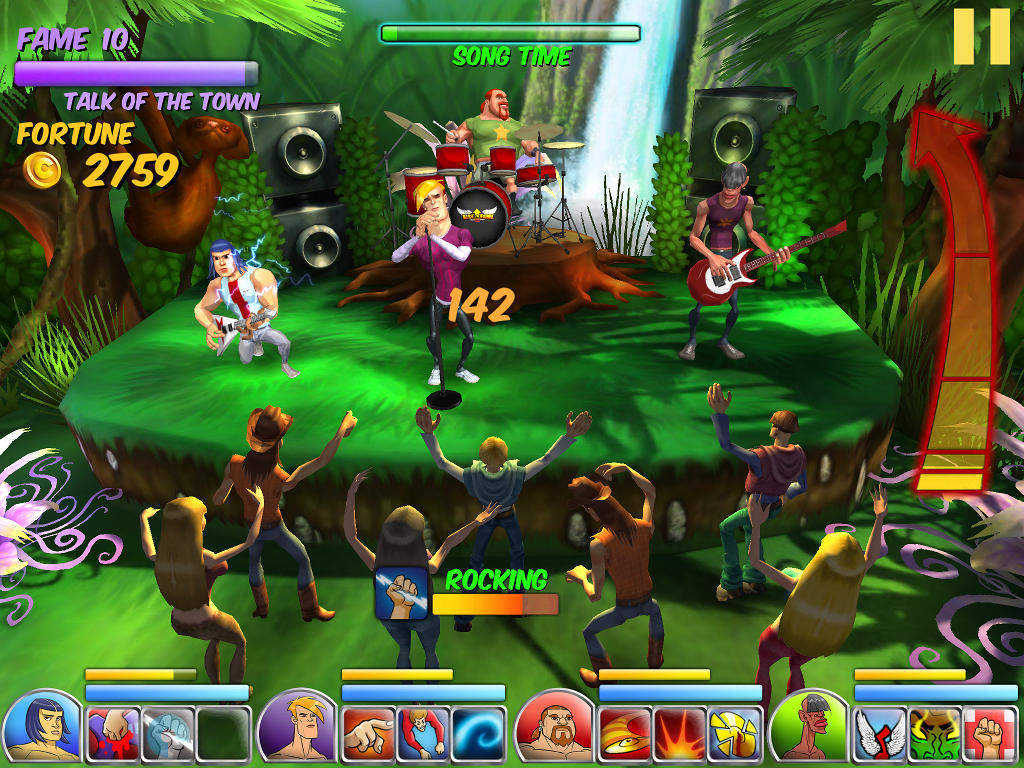Screen dimensions: 1024x768
Task: Select the grey-haired bassist portrait
Action: [809, 727]
